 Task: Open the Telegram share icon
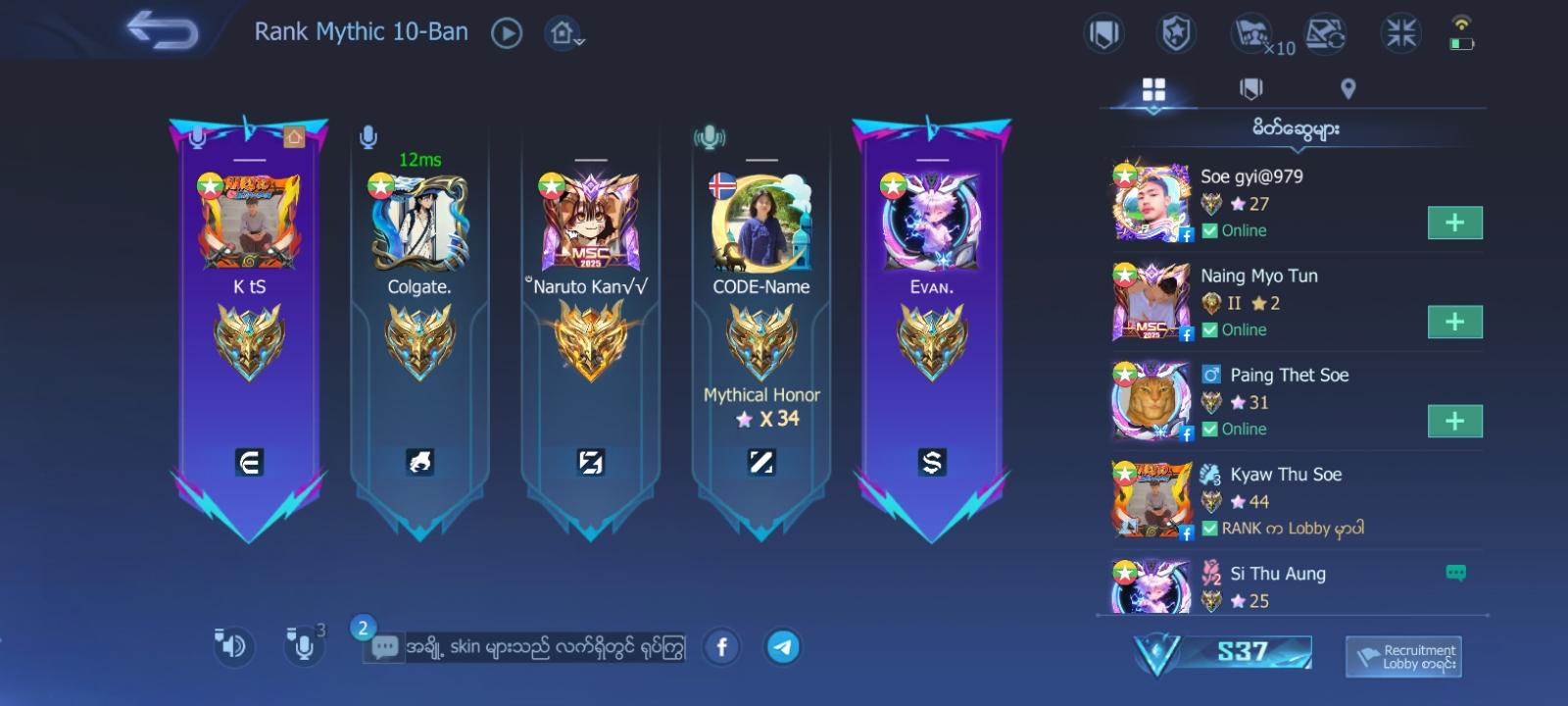tap(783, 647)
